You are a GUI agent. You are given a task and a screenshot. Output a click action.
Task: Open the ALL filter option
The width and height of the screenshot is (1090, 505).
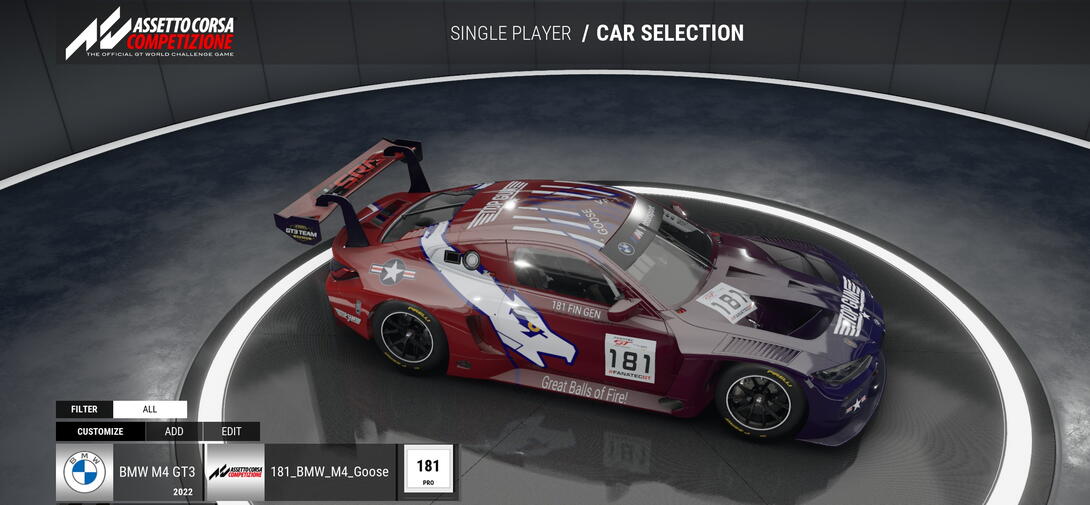150,409
